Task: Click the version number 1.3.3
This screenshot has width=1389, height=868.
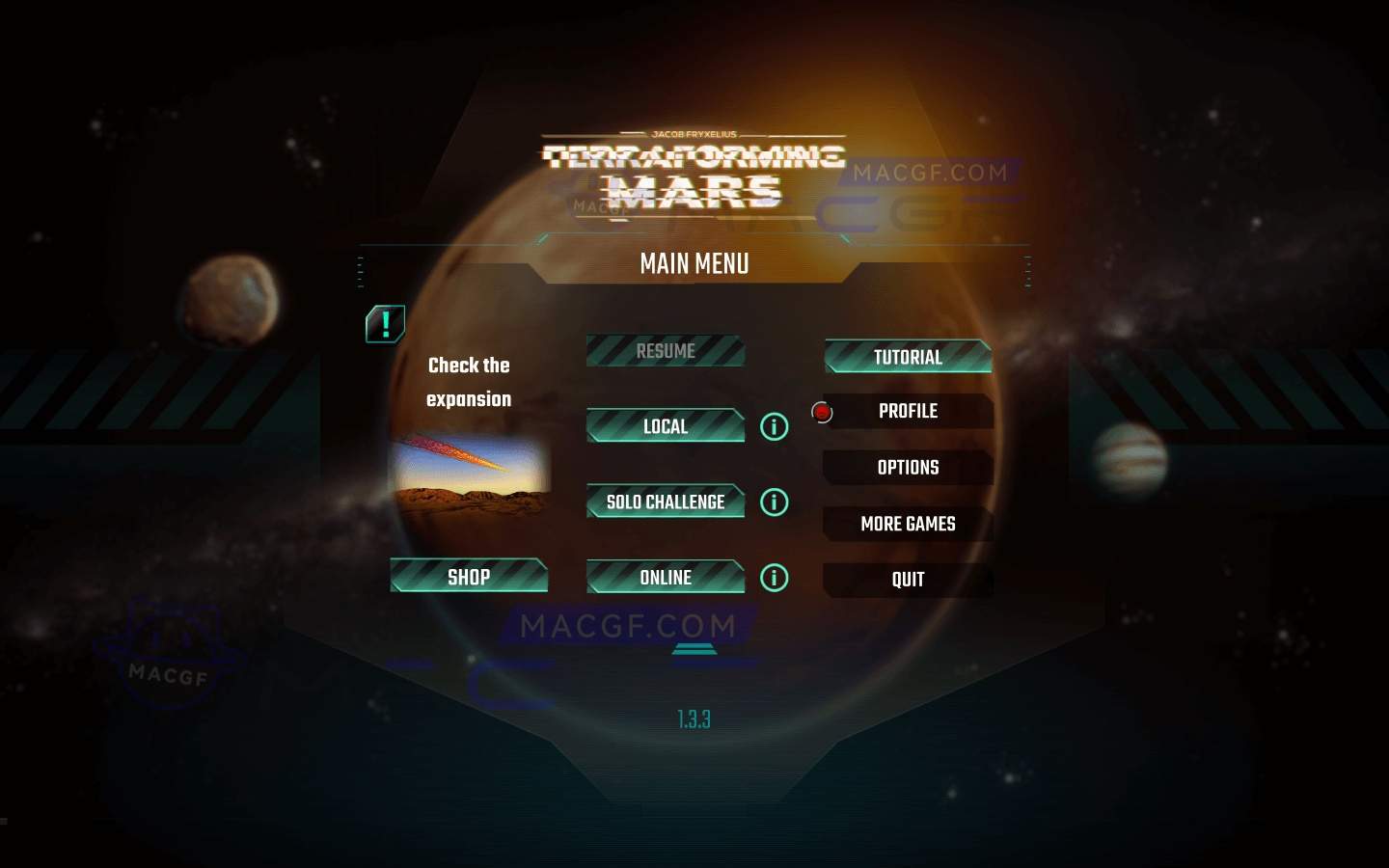Action: (x=693, y=719)
